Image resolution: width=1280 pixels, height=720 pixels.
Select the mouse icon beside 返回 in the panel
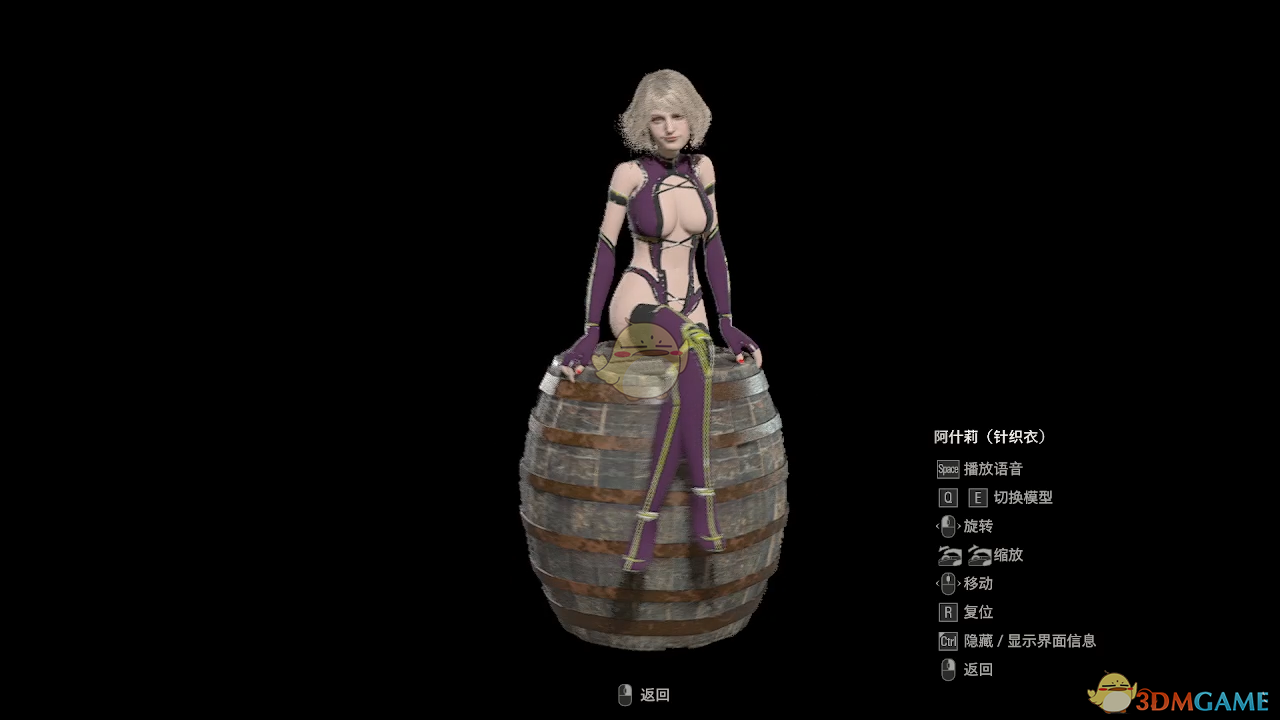point(947,669)
